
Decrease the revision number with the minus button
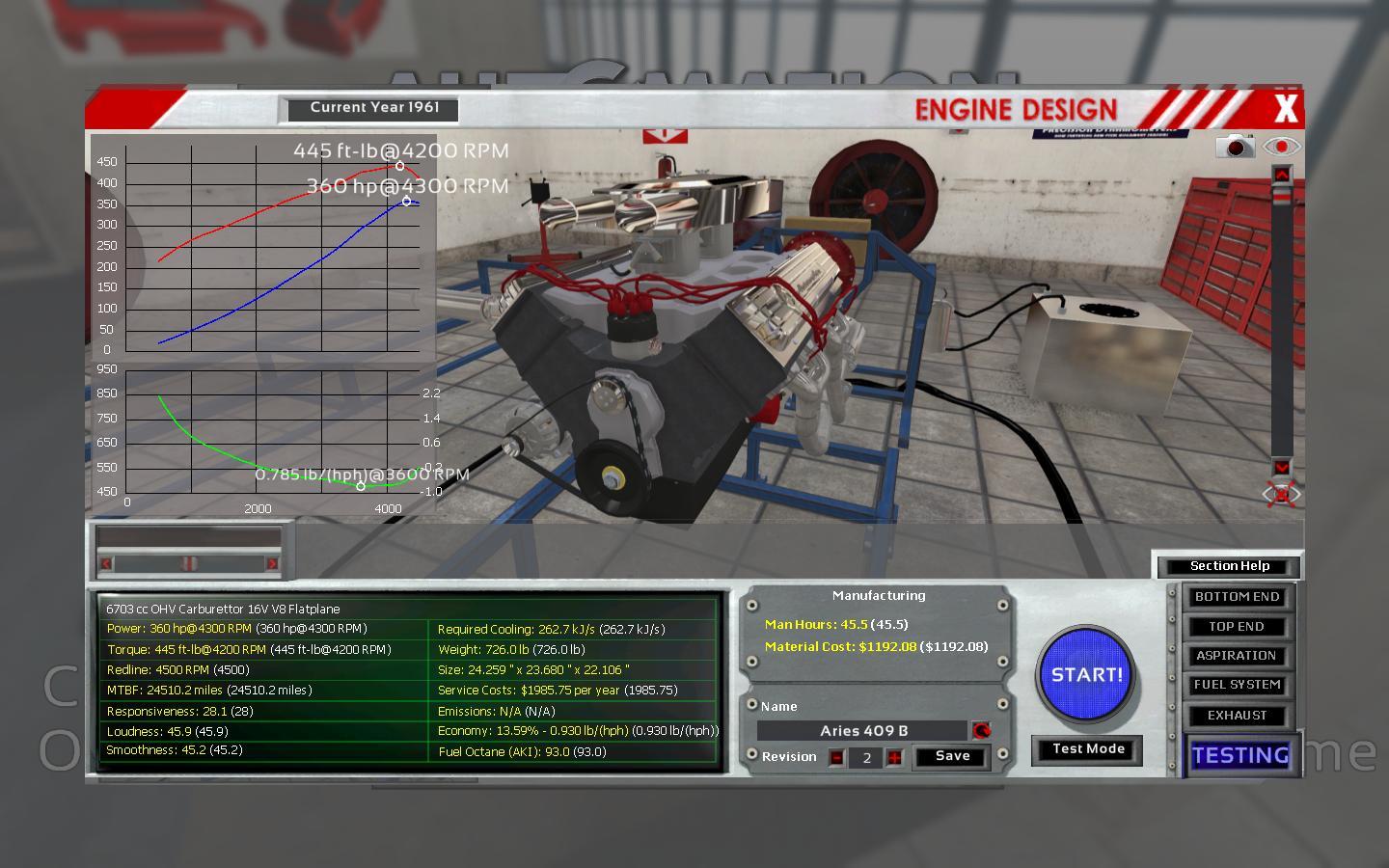pos(836,758)
